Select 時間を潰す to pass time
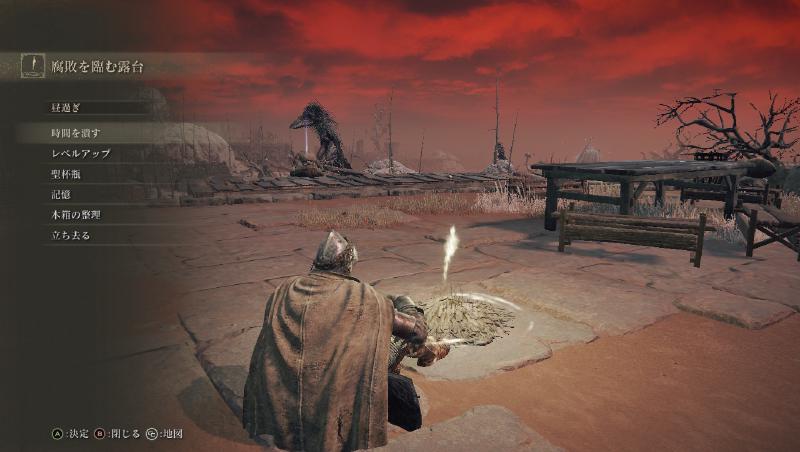This screenshot has width=800, height=452. tap(76, 133)
